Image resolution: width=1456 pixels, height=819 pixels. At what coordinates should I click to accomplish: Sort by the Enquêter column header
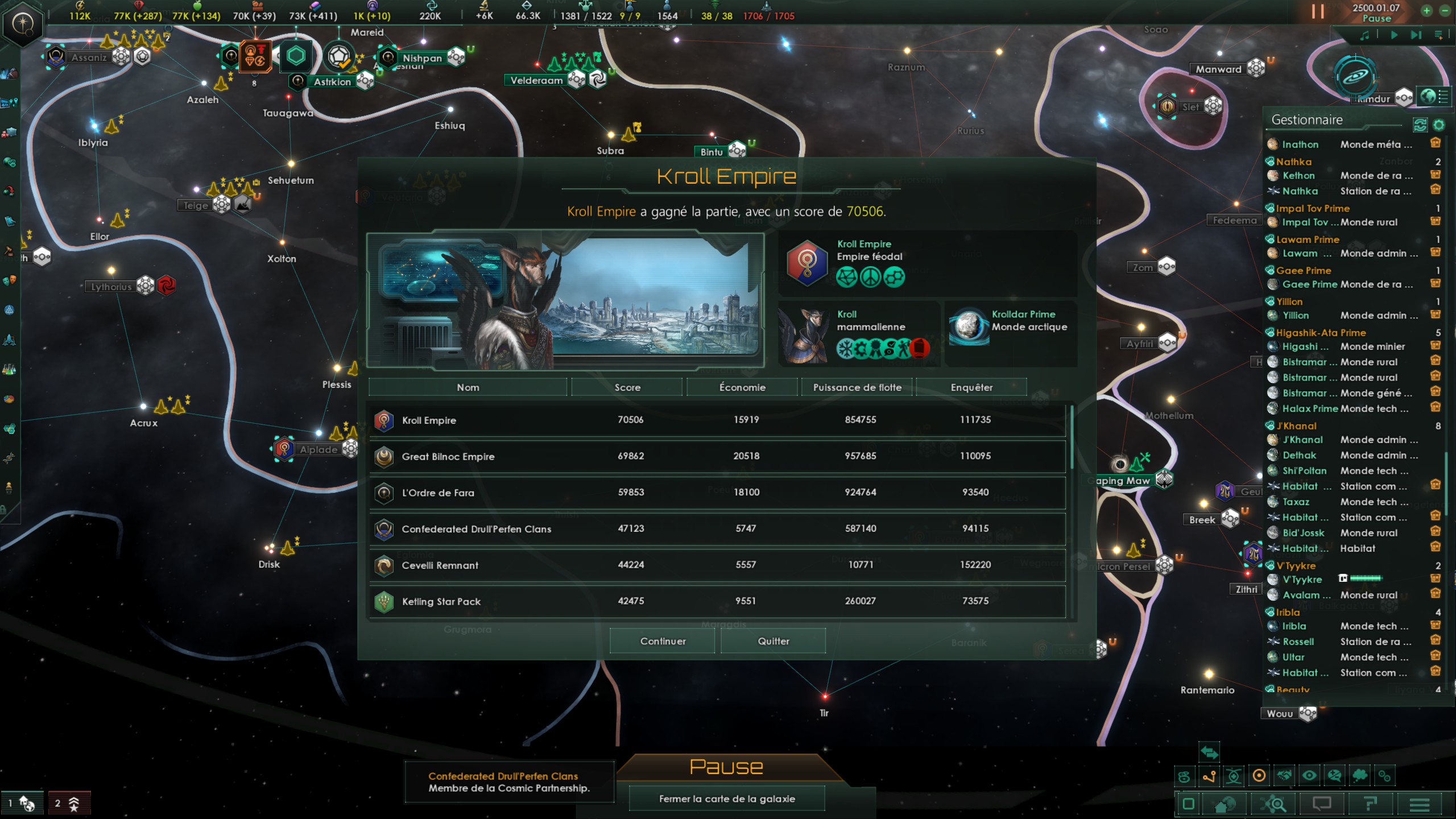tap(971, 387)
